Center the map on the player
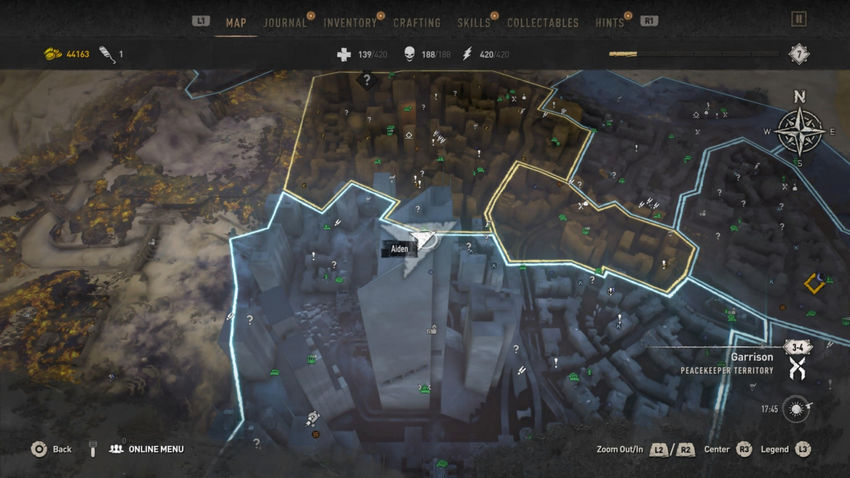The image size is (850, 478). (718, 449)
